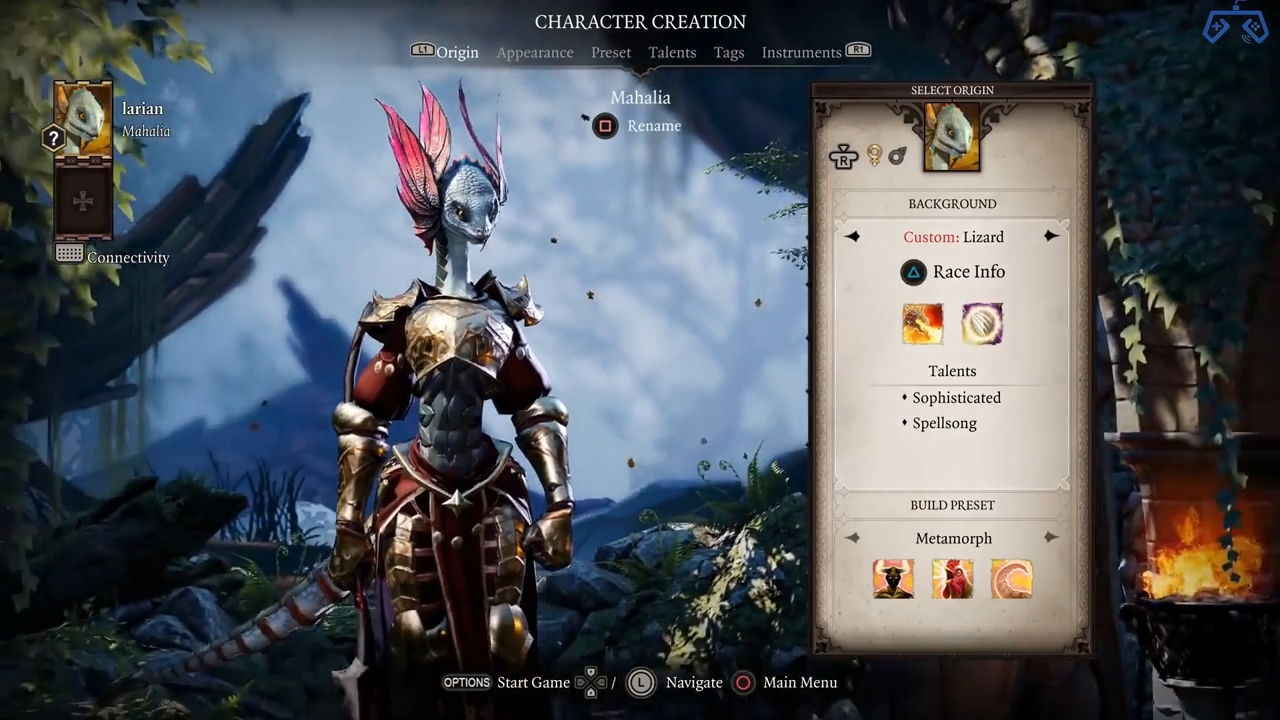This screenshot has height=720, width=1280.
Task: Select the larian player portrait
Action: click(x=83, y=119)
